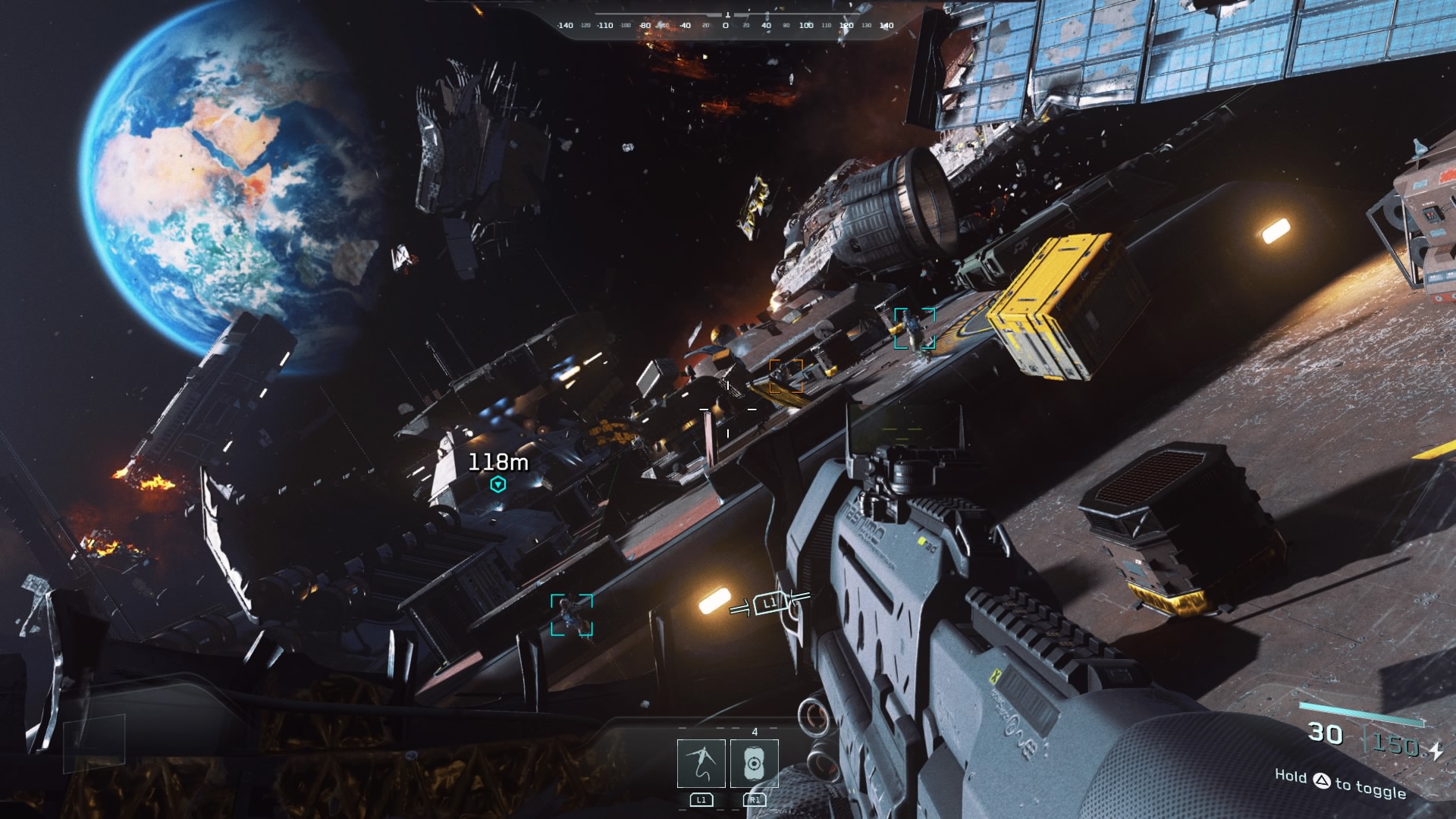Image resolution: width=1456 pixels, height=819 pixels.
Task: Select the grappling hook equipment slot
Action: click(701, 763)
